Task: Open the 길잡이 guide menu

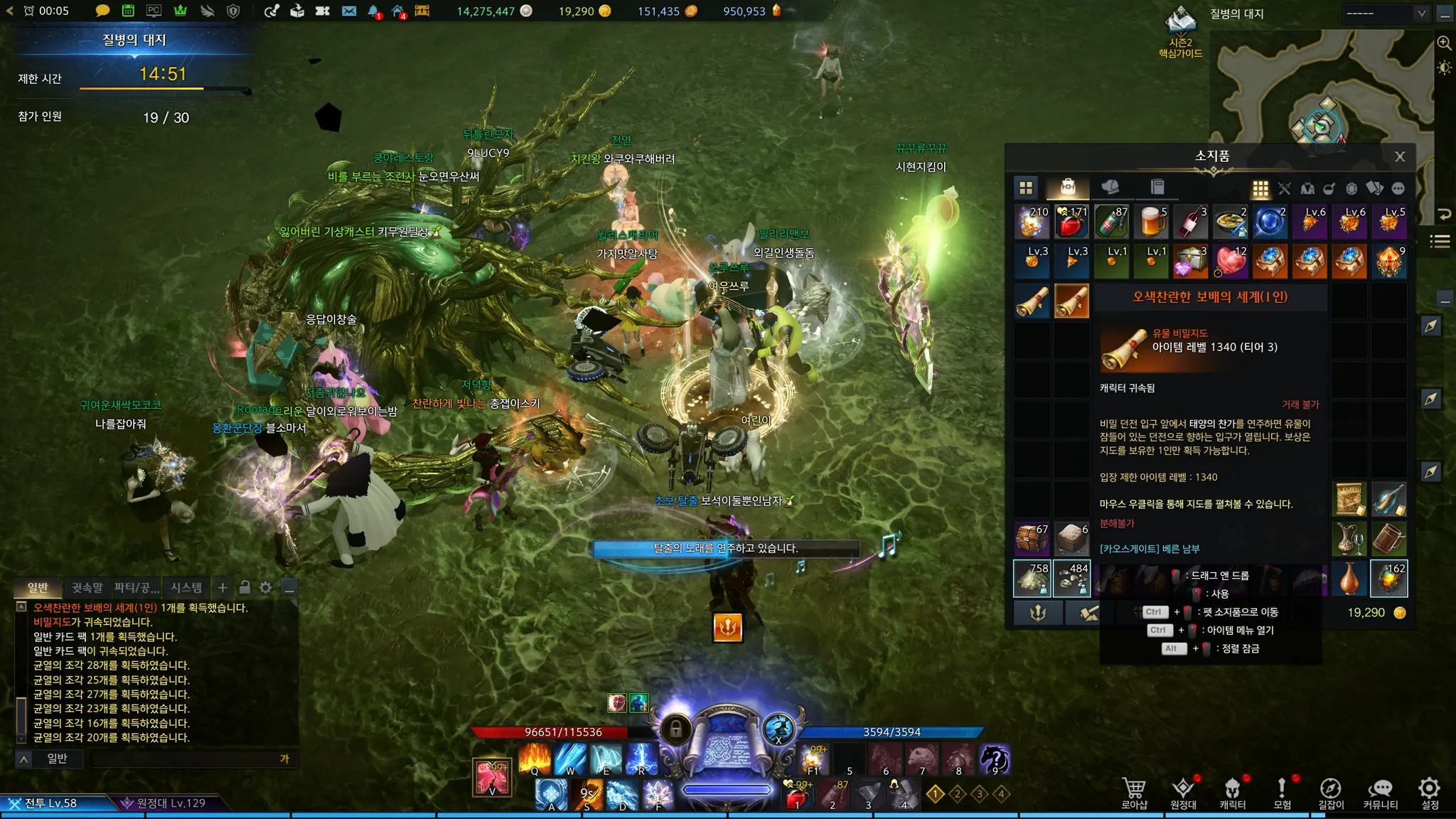Action: pyautogui.click(x=1331, y=793)
